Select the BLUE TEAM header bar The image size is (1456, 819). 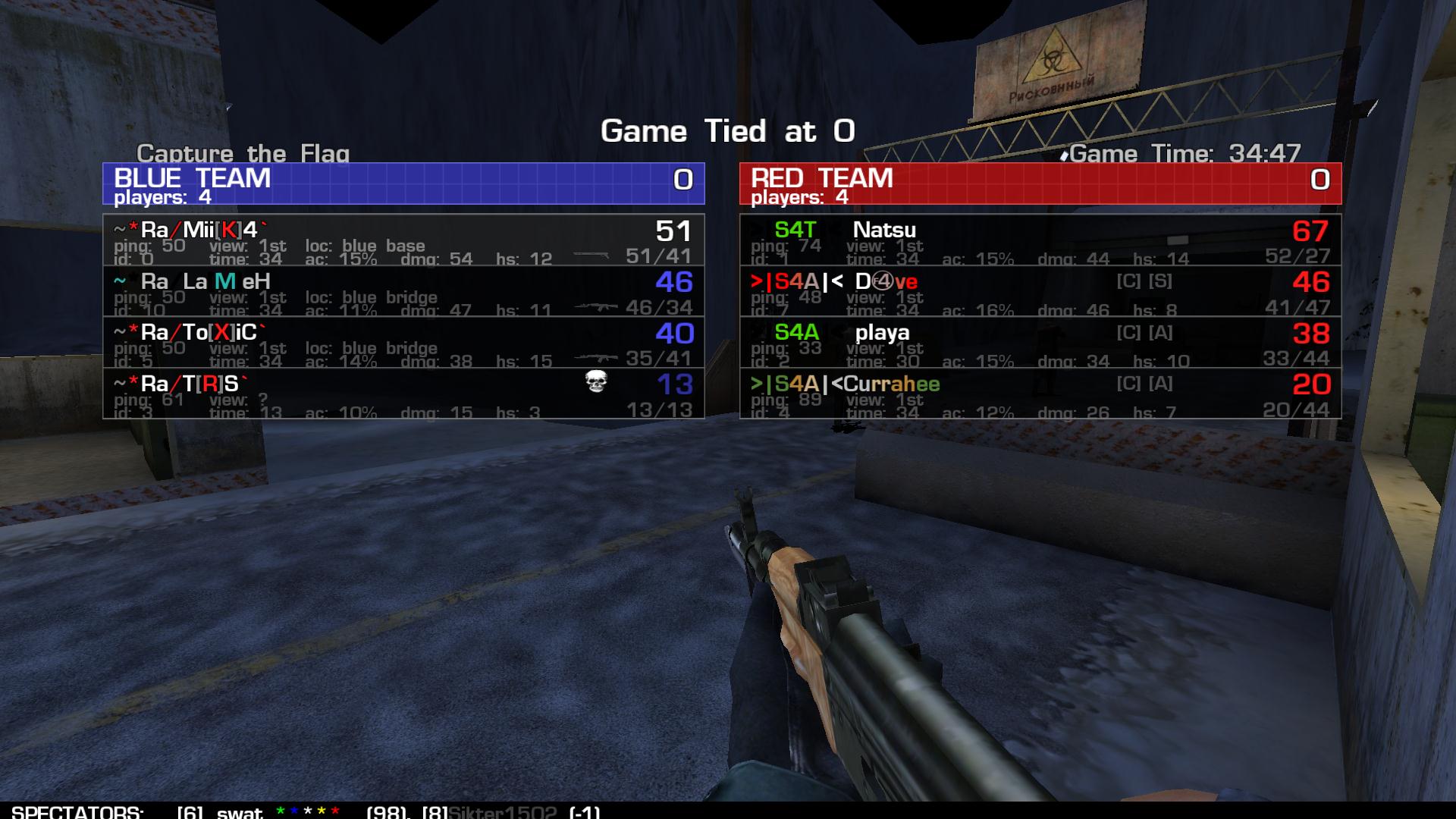coord(403,184)
